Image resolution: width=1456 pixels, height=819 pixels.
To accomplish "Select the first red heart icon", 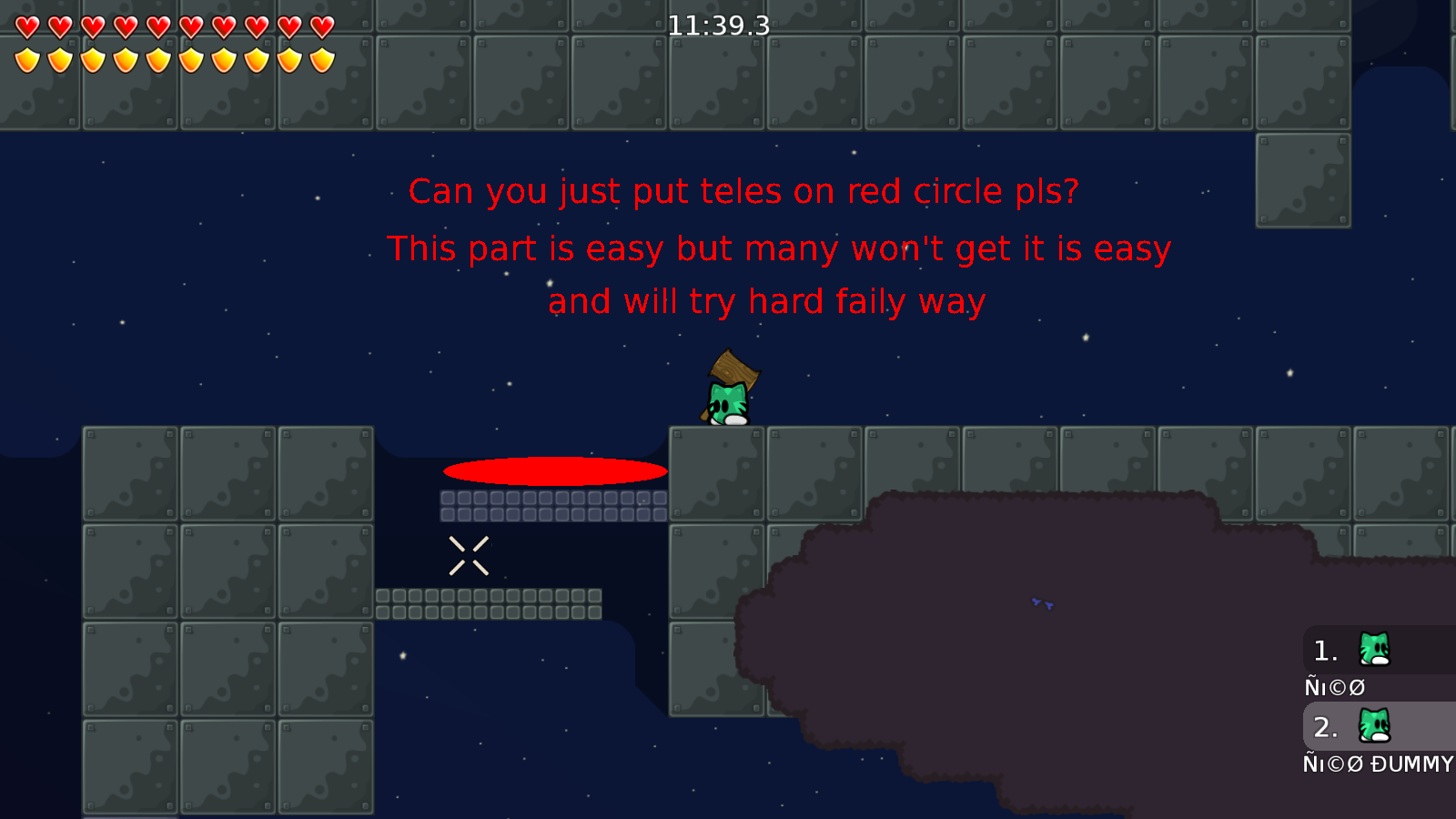I will click(25, 25).
